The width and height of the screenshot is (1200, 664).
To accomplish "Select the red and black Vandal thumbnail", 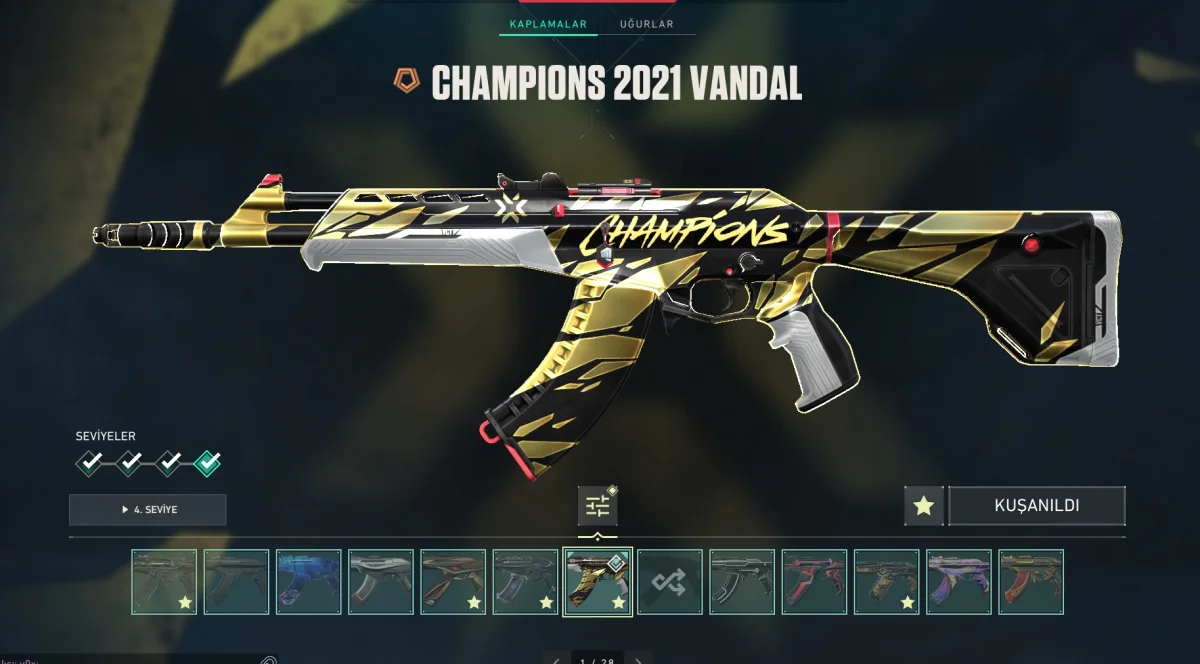I will [x=815, y=581].
